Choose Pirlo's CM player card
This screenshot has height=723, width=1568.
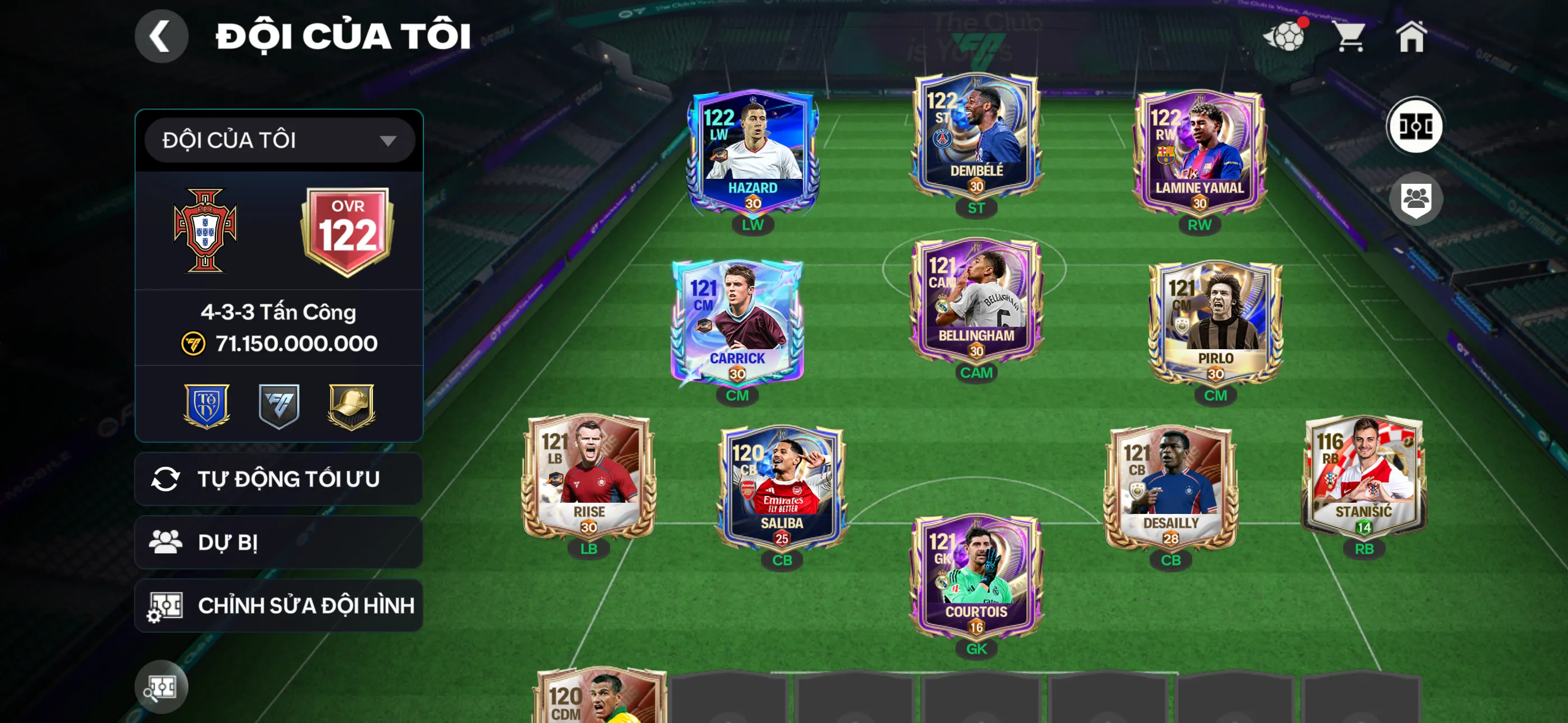[1215, 323]
